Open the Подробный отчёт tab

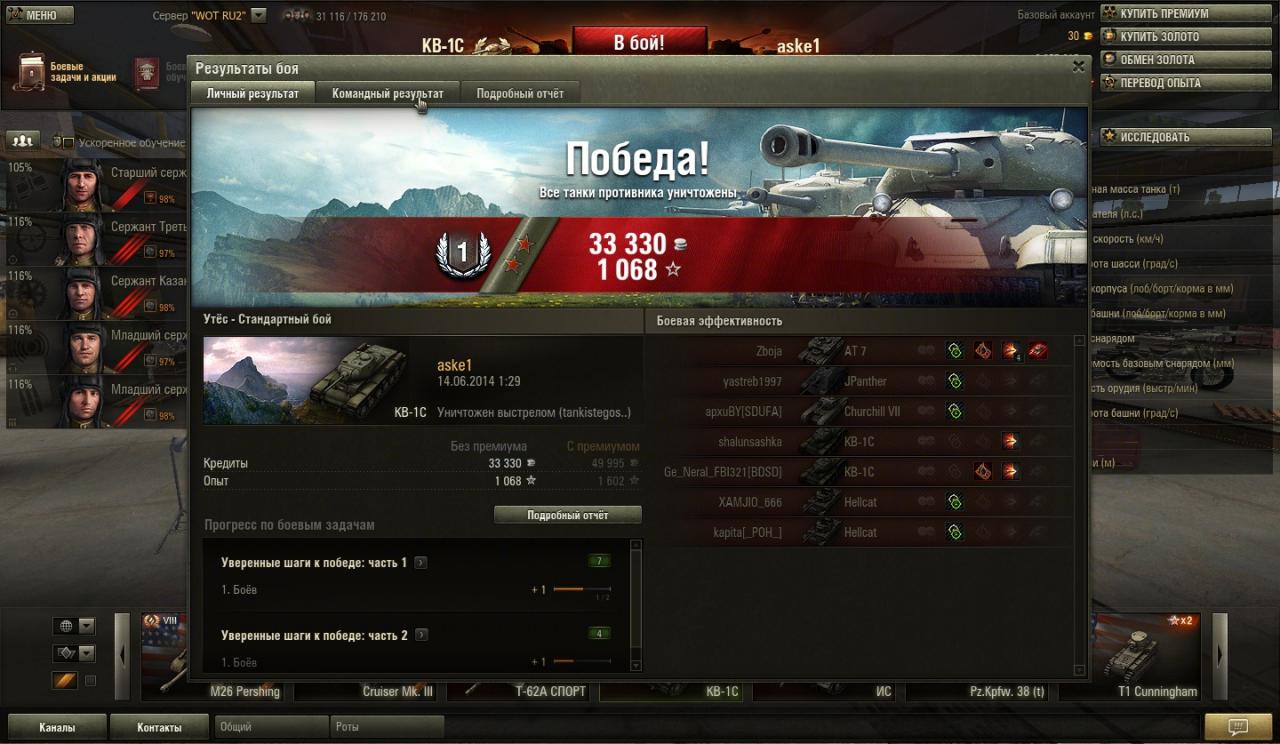tap(520, 93)
